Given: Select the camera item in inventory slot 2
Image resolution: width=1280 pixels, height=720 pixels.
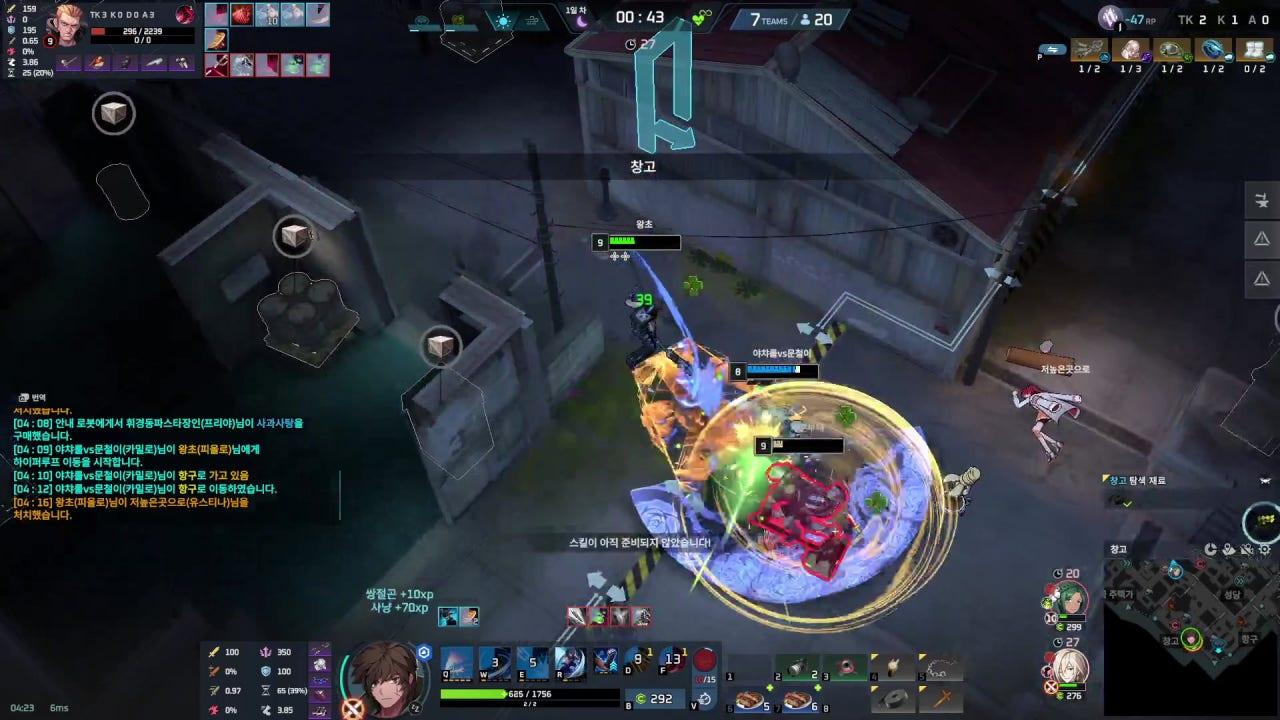Looking at the screenshot, I should point(796,668).
